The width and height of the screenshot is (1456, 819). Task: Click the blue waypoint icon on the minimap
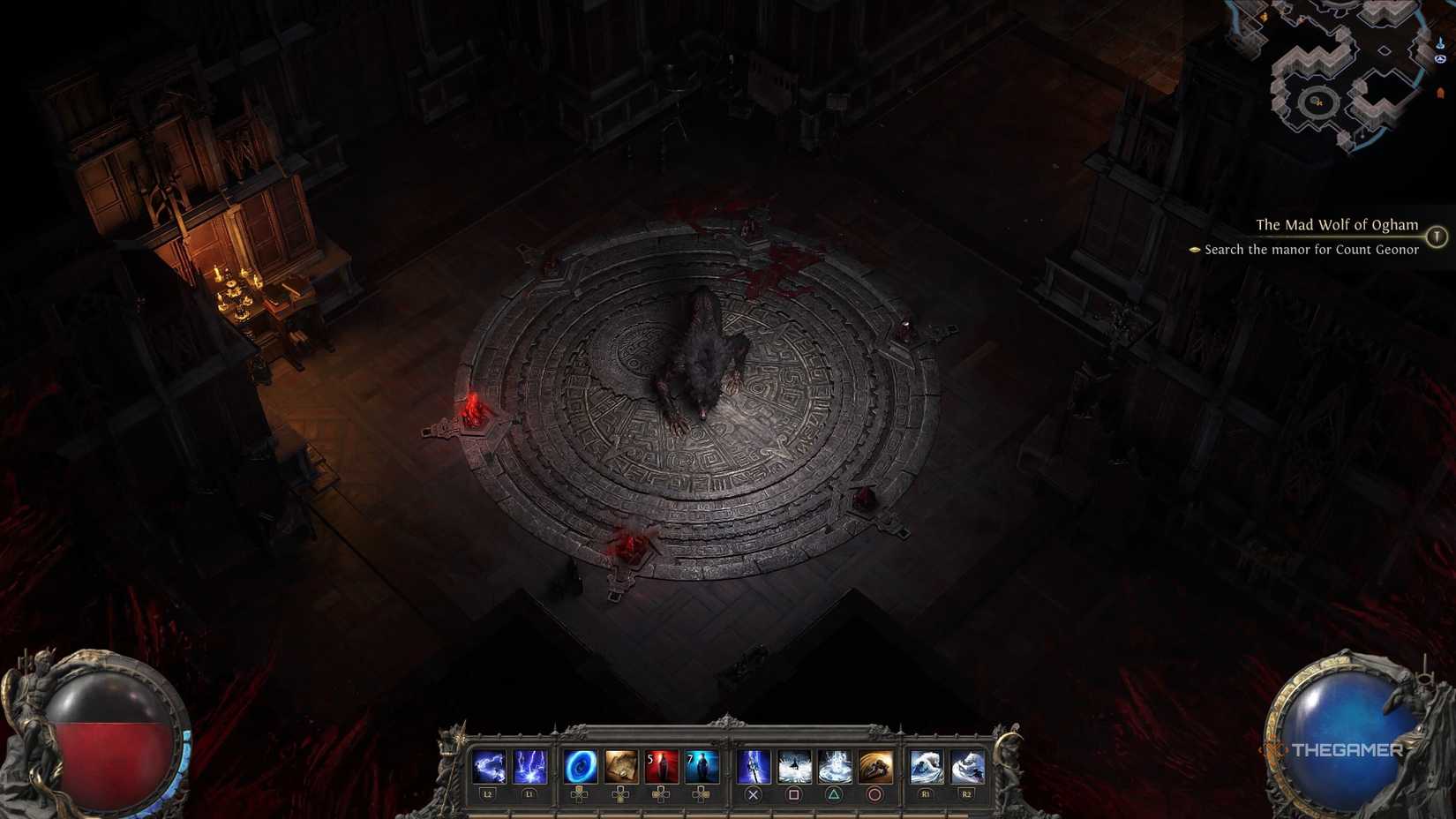point(1440,42)
